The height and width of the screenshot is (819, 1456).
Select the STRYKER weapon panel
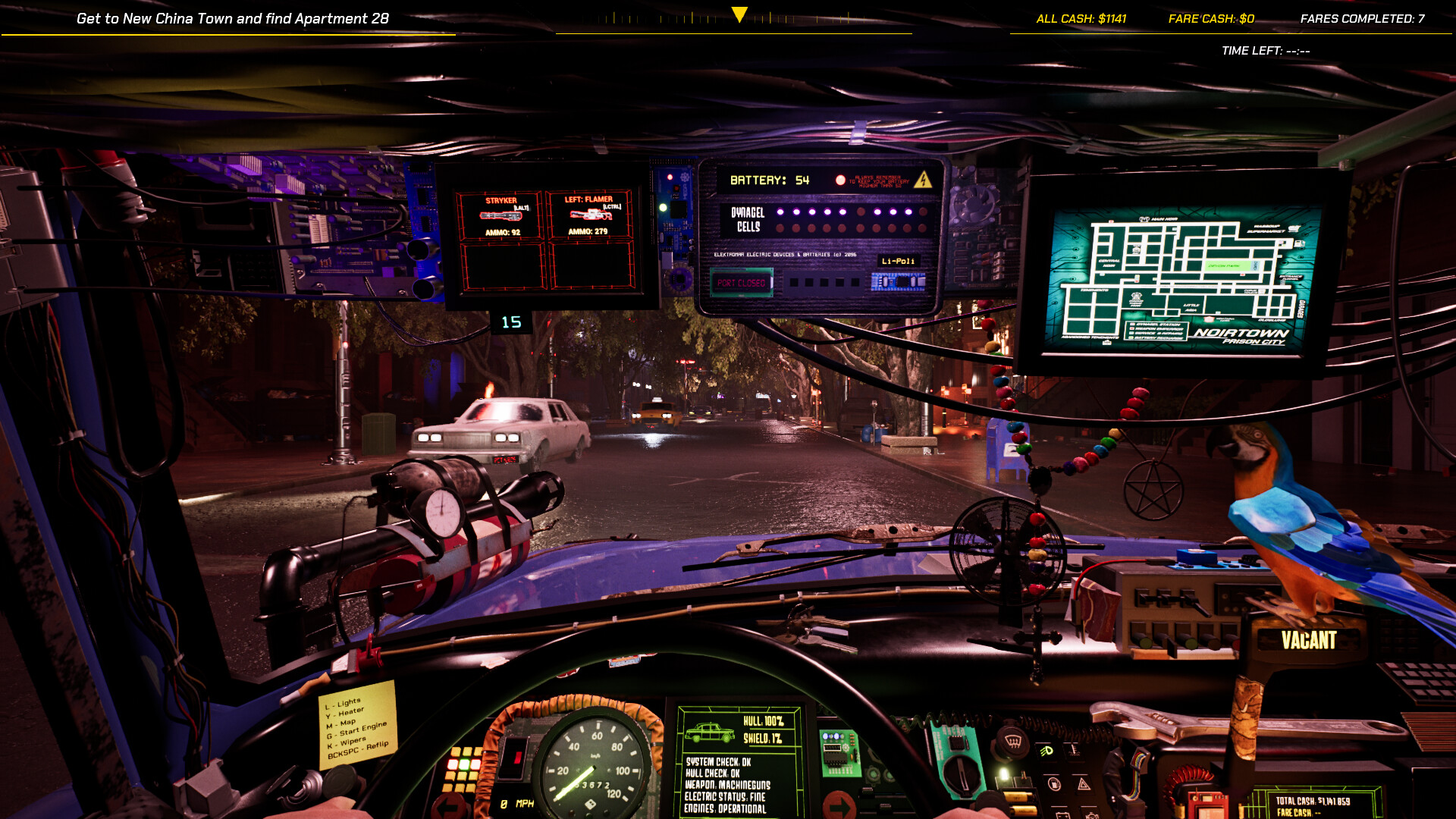pos(500,215)
